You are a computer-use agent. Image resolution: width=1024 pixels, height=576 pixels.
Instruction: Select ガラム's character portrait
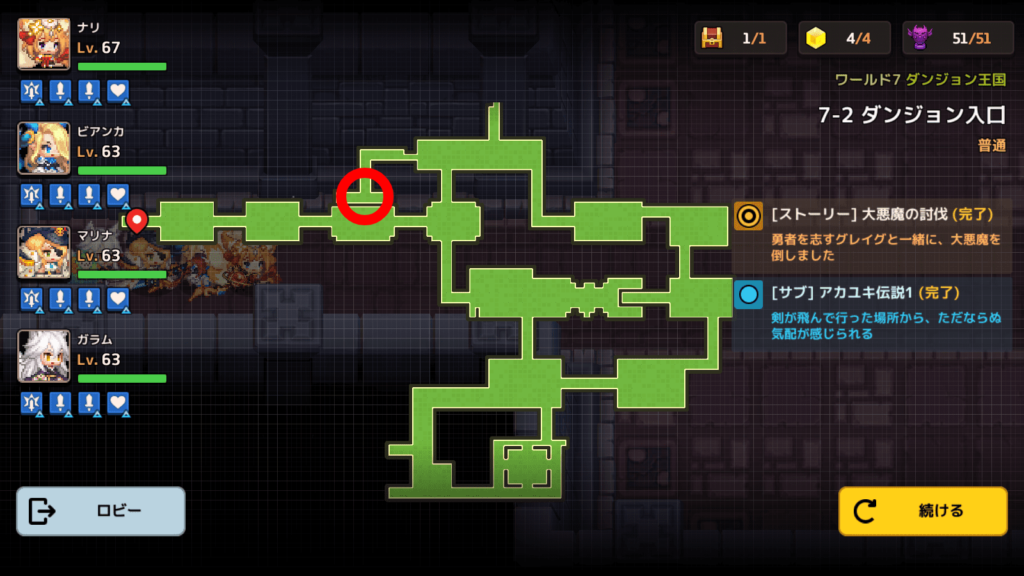(x=44, y=356)
